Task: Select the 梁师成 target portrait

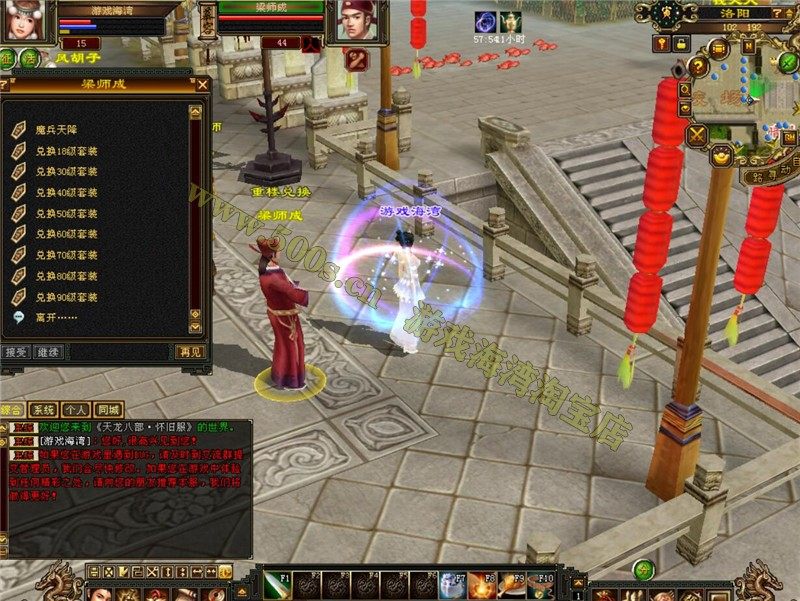Action: pos(354,20)
